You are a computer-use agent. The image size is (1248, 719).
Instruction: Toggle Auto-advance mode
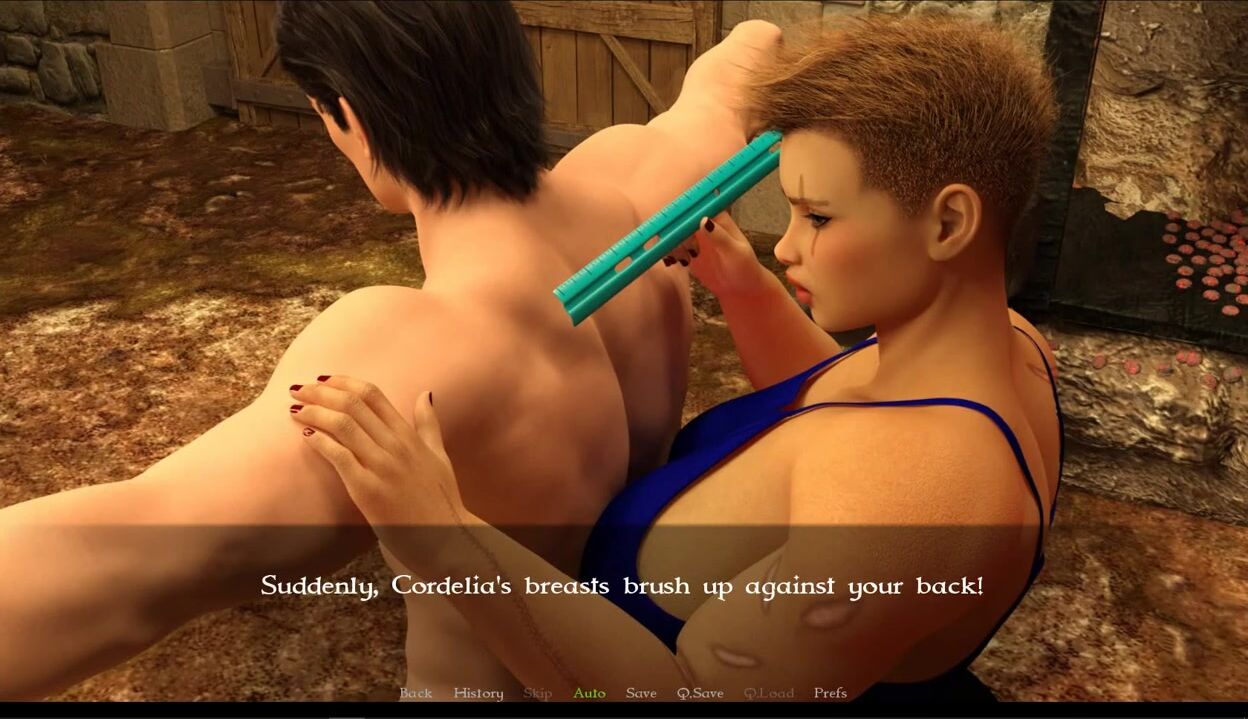point(589,693)
